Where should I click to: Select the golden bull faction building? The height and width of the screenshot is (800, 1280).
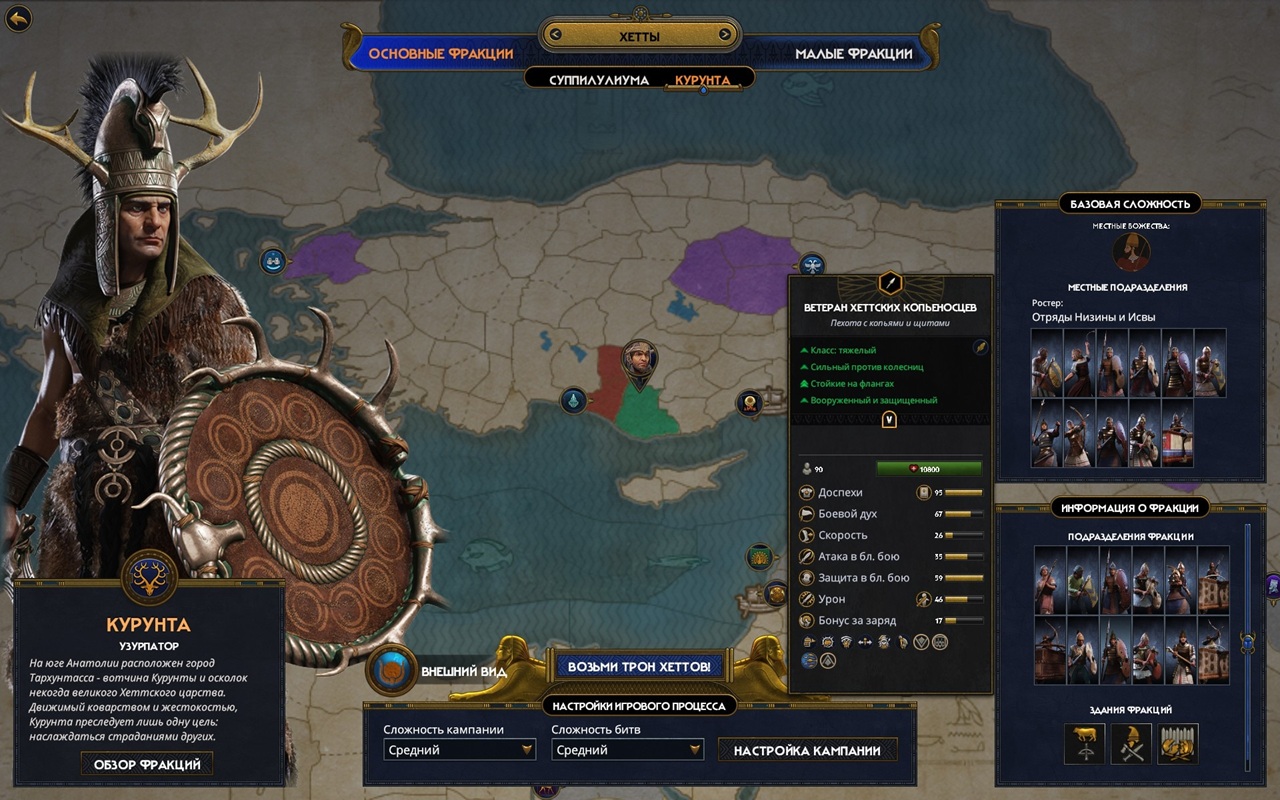coord(1084,743)
